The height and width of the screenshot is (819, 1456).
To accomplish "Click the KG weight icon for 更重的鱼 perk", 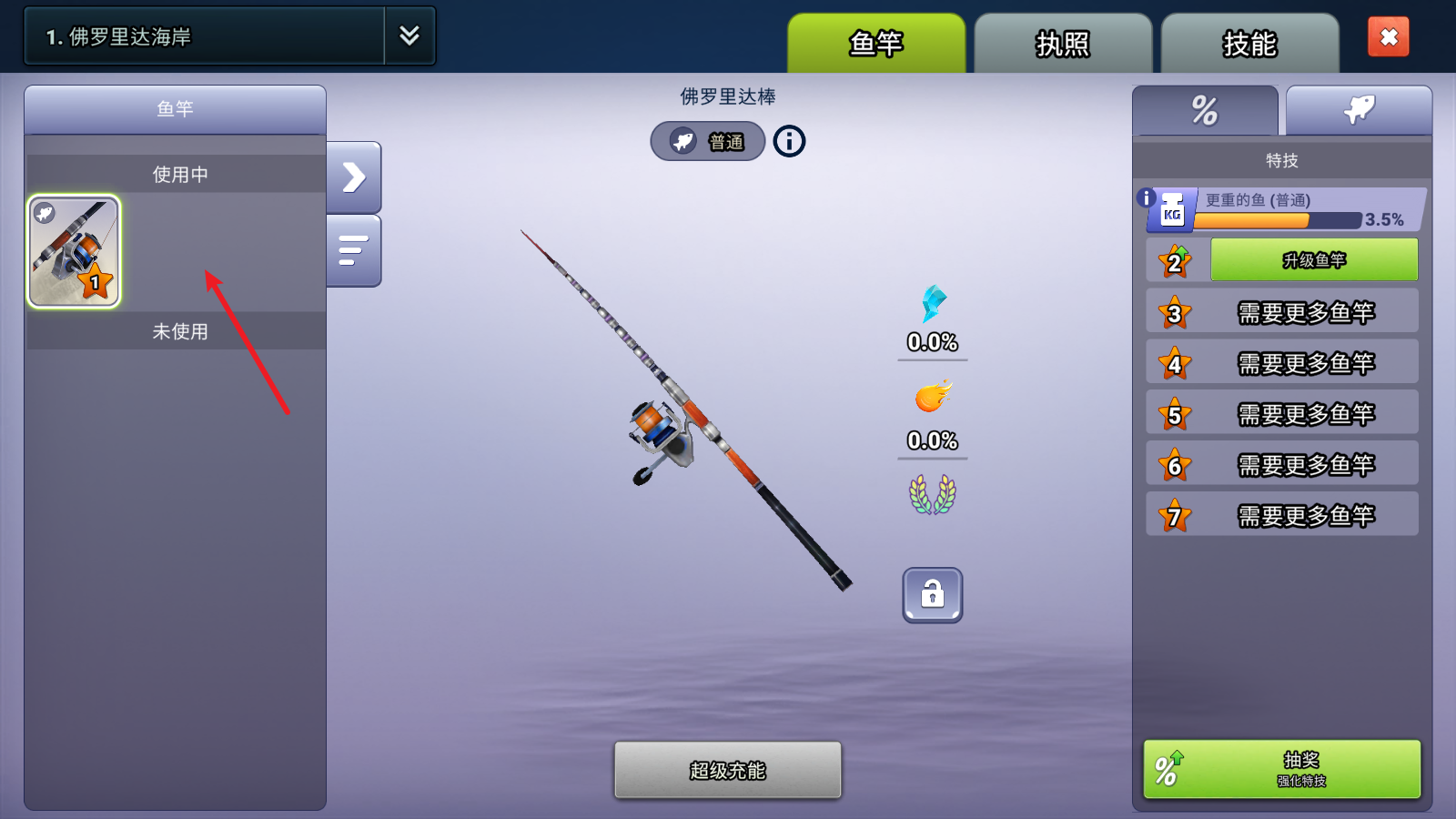I will (1174, 209).
